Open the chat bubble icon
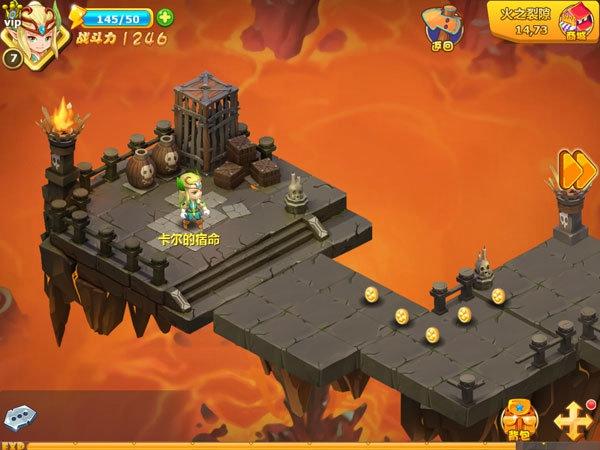 tap(20, 418)
